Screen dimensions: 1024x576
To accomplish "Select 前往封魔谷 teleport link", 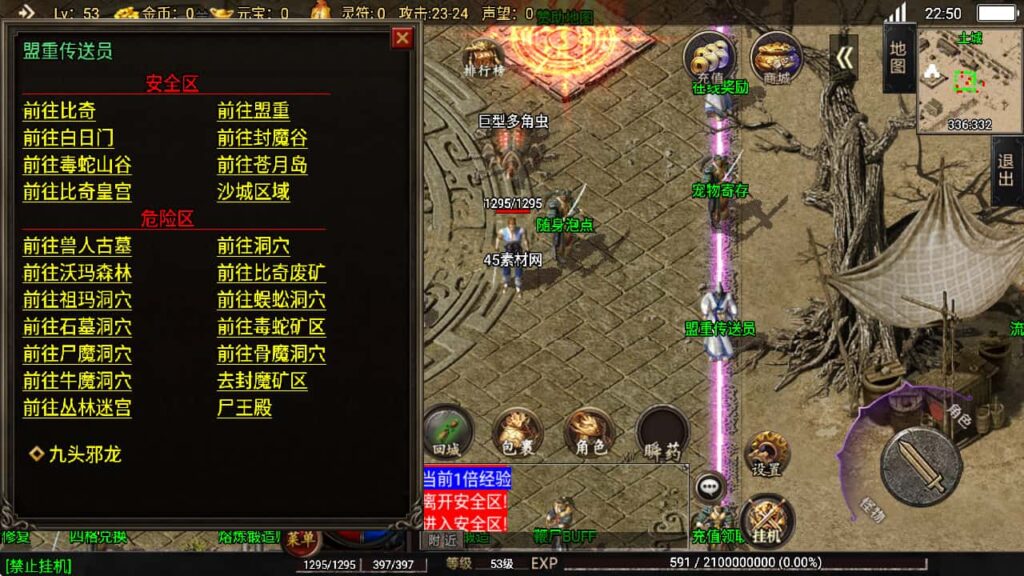I will pyautogui.click(x=262, y=138).
